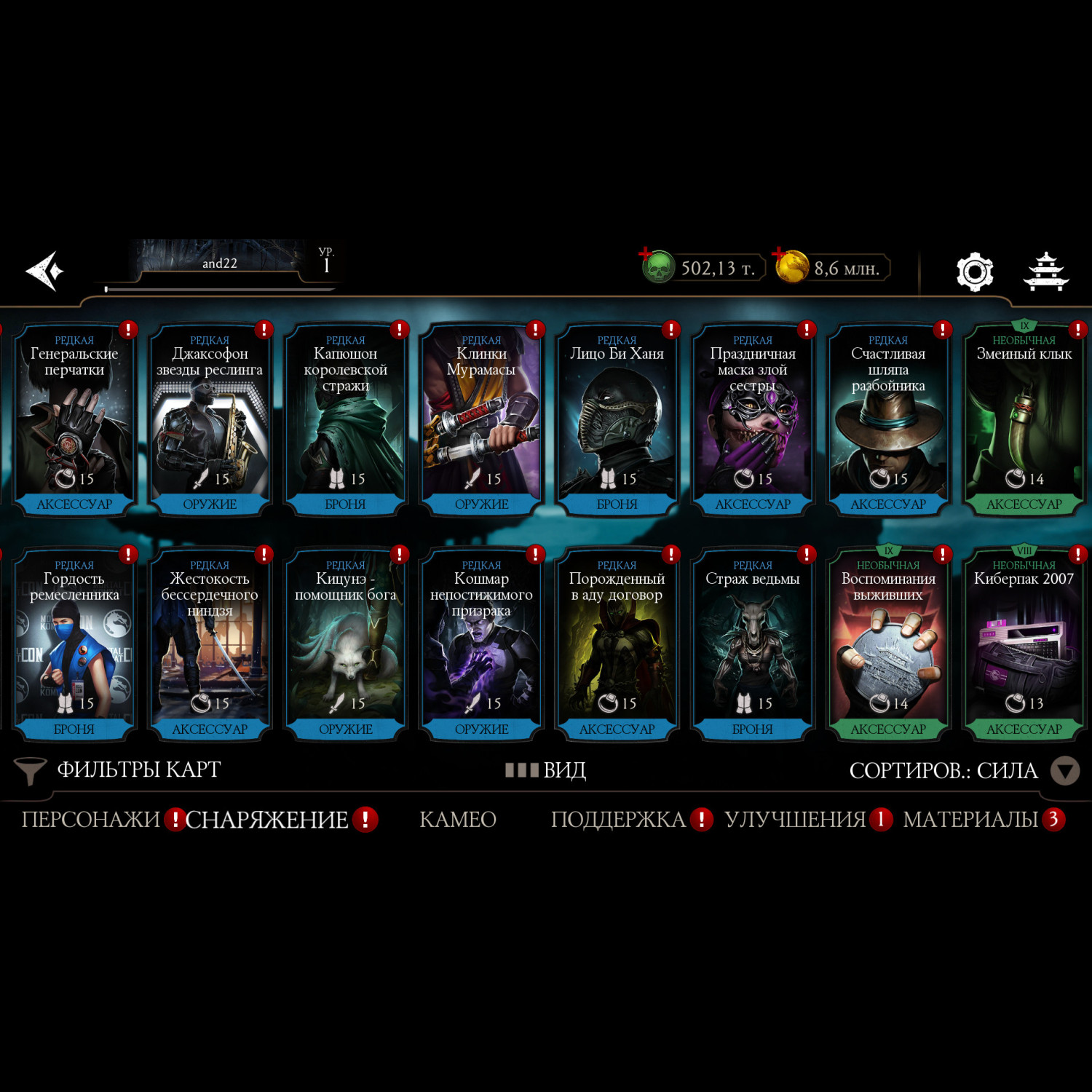Open the МАТЕРИАЛЫ tab

coord(970,820)
